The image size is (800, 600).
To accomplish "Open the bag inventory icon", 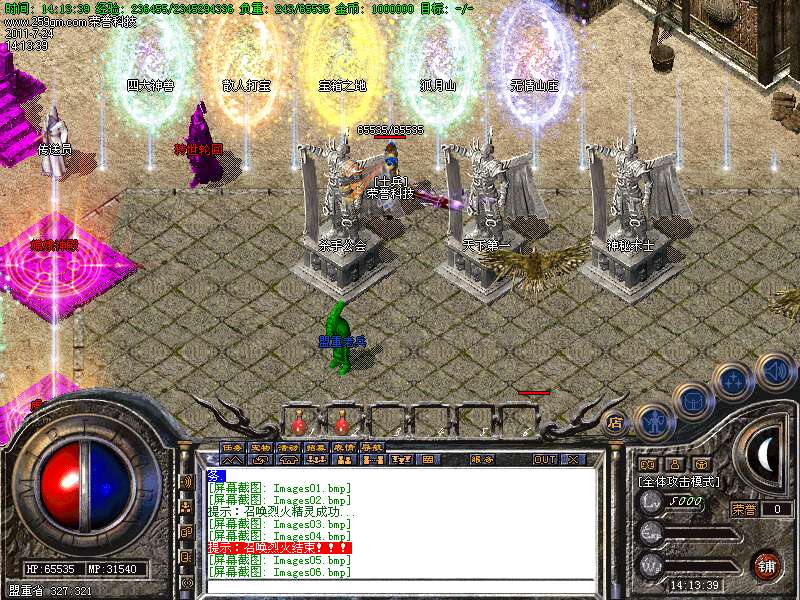I will pos(692,400).
